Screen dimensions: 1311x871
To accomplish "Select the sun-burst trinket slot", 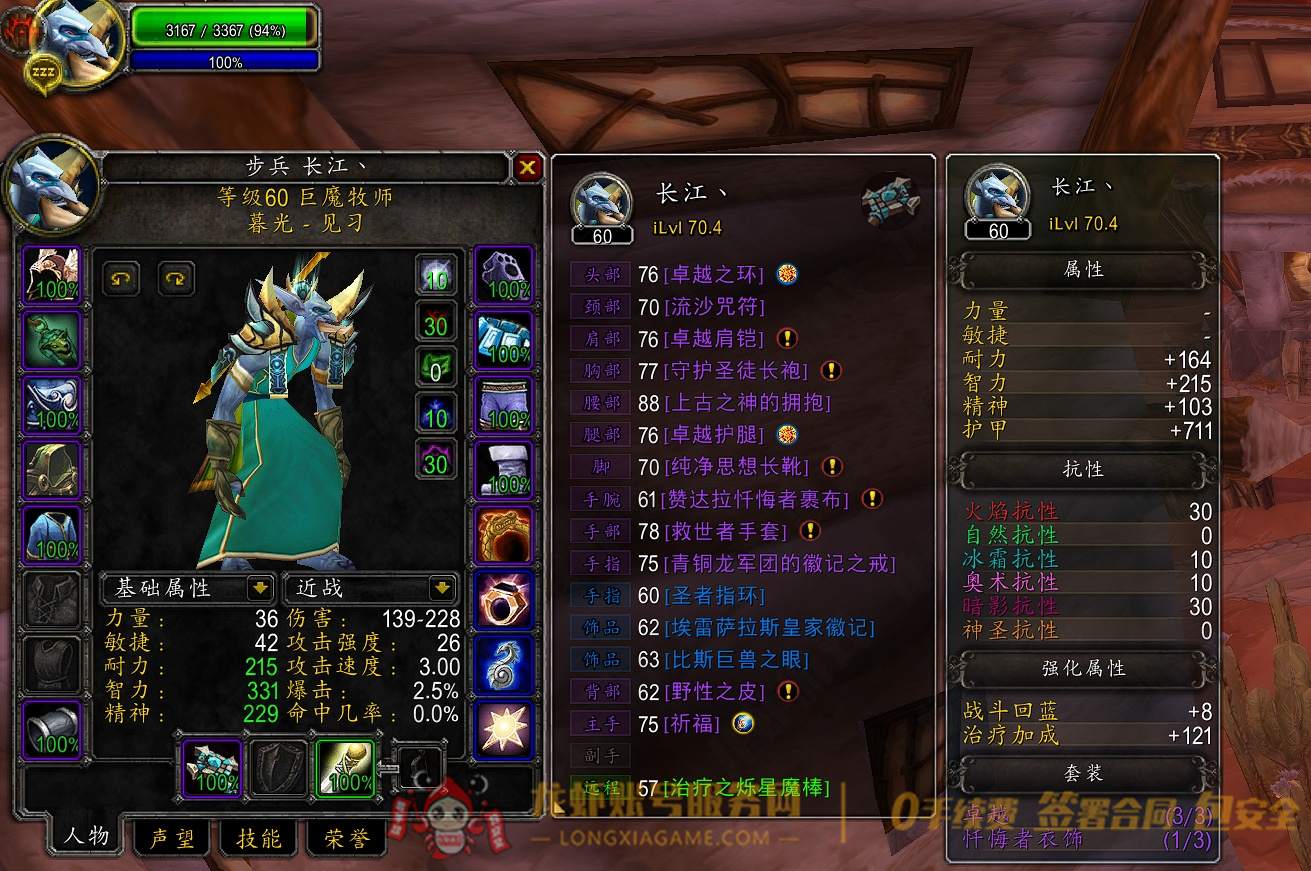I will coord(502,730).
